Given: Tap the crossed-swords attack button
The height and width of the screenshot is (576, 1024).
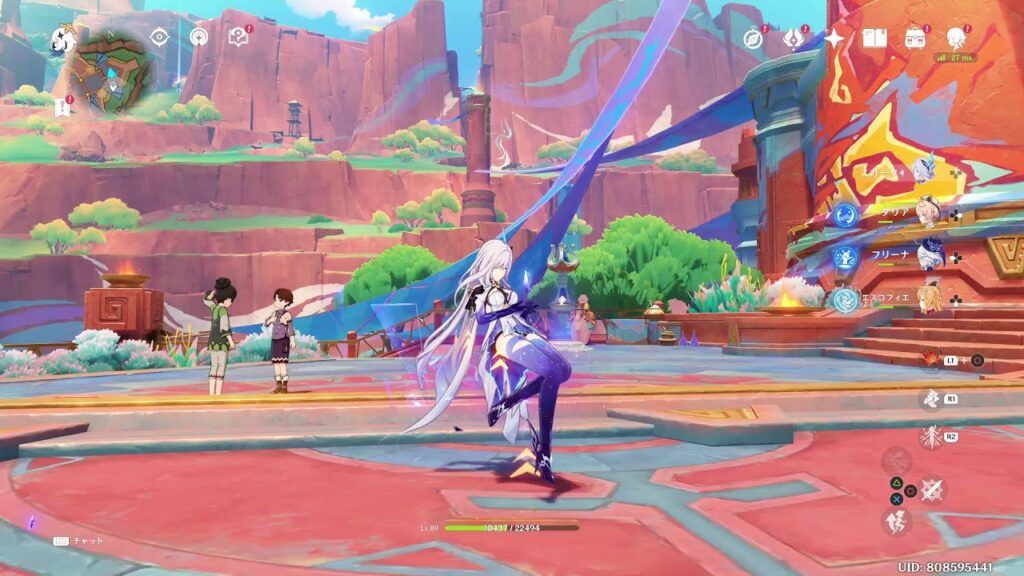Looking at the screenshot, I should 932,490.
